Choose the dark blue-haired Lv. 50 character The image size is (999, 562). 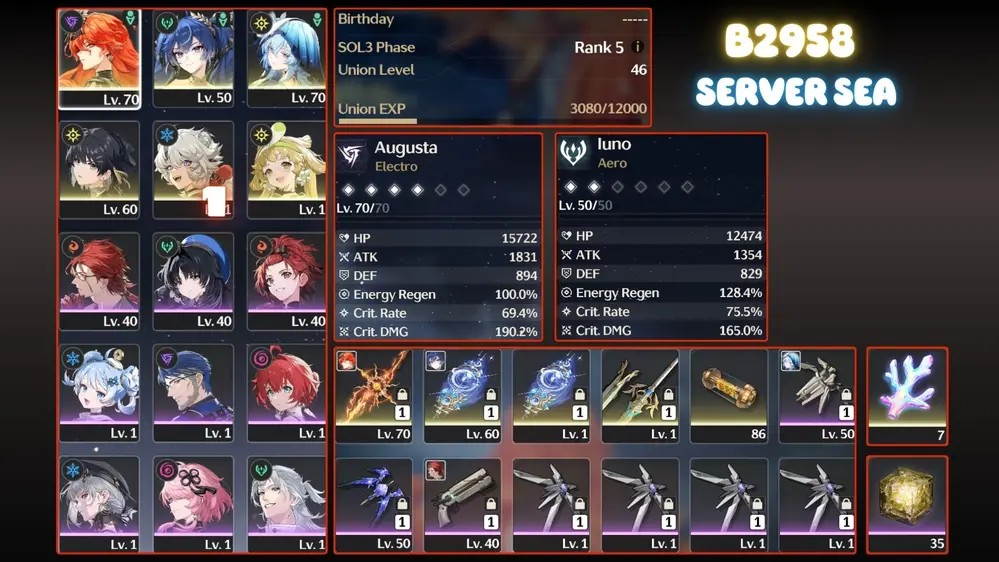pyautogui.click(x=194, y=58)
